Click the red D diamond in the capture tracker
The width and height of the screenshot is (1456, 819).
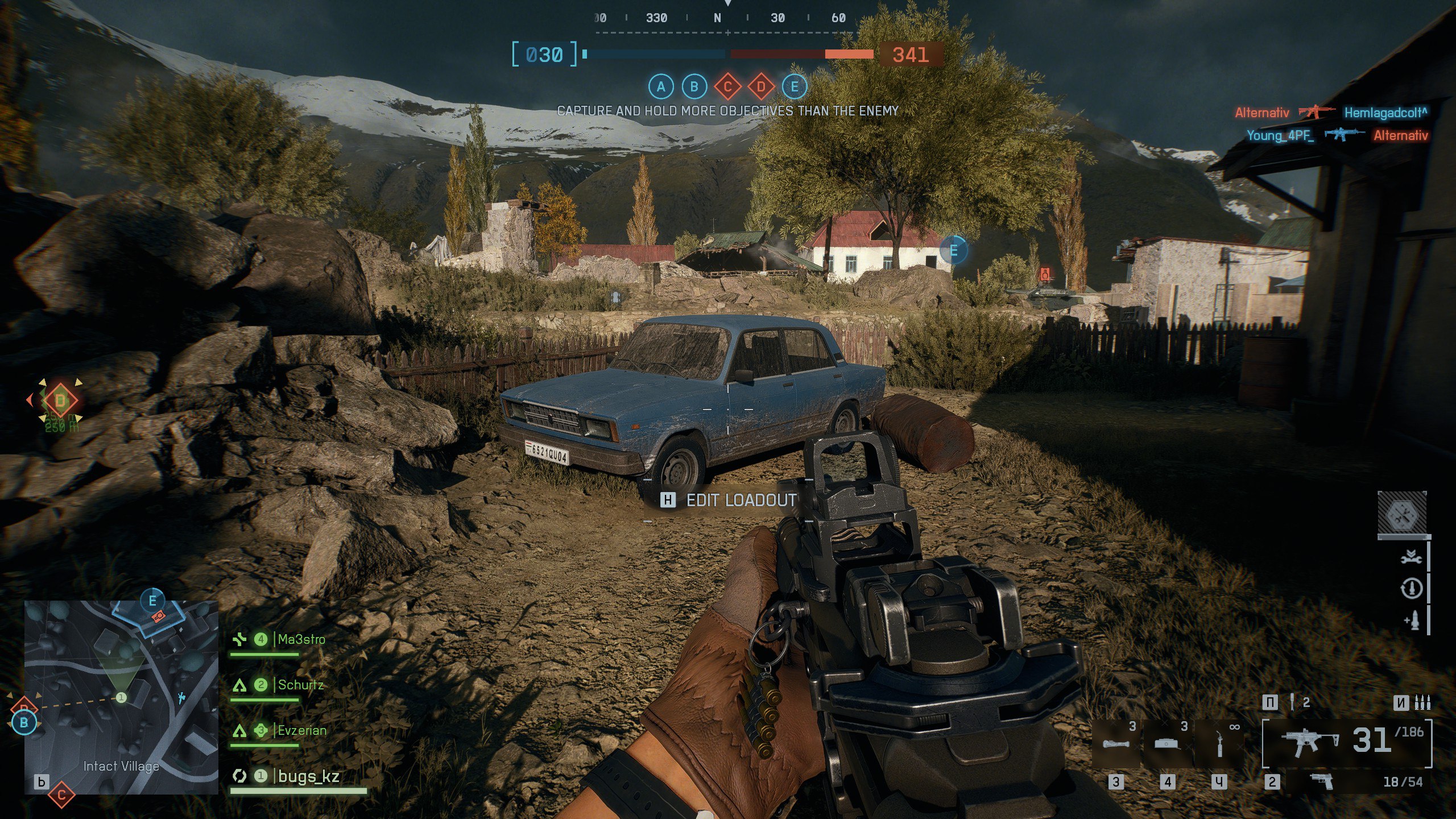point(761,87)
